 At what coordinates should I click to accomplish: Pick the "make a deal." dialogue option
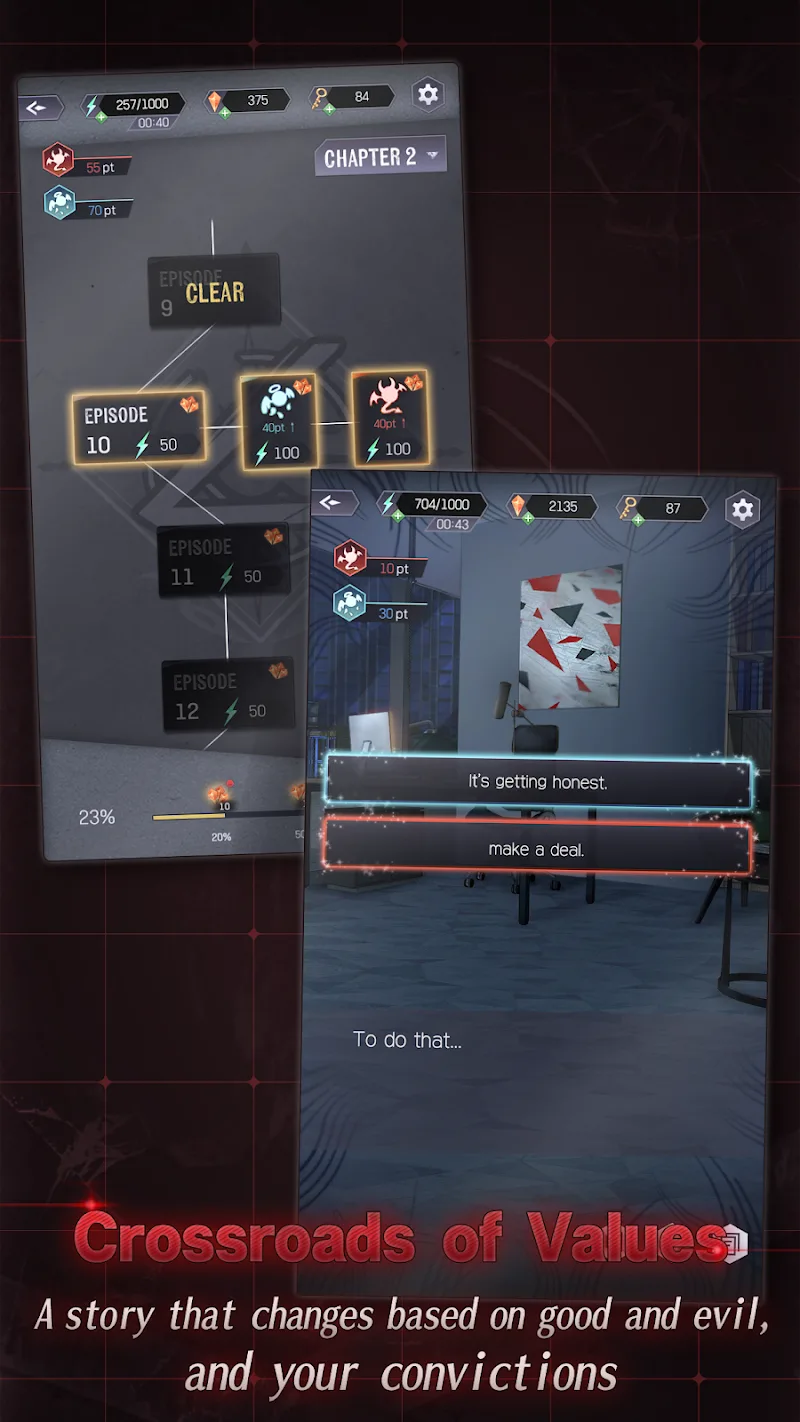537,849
